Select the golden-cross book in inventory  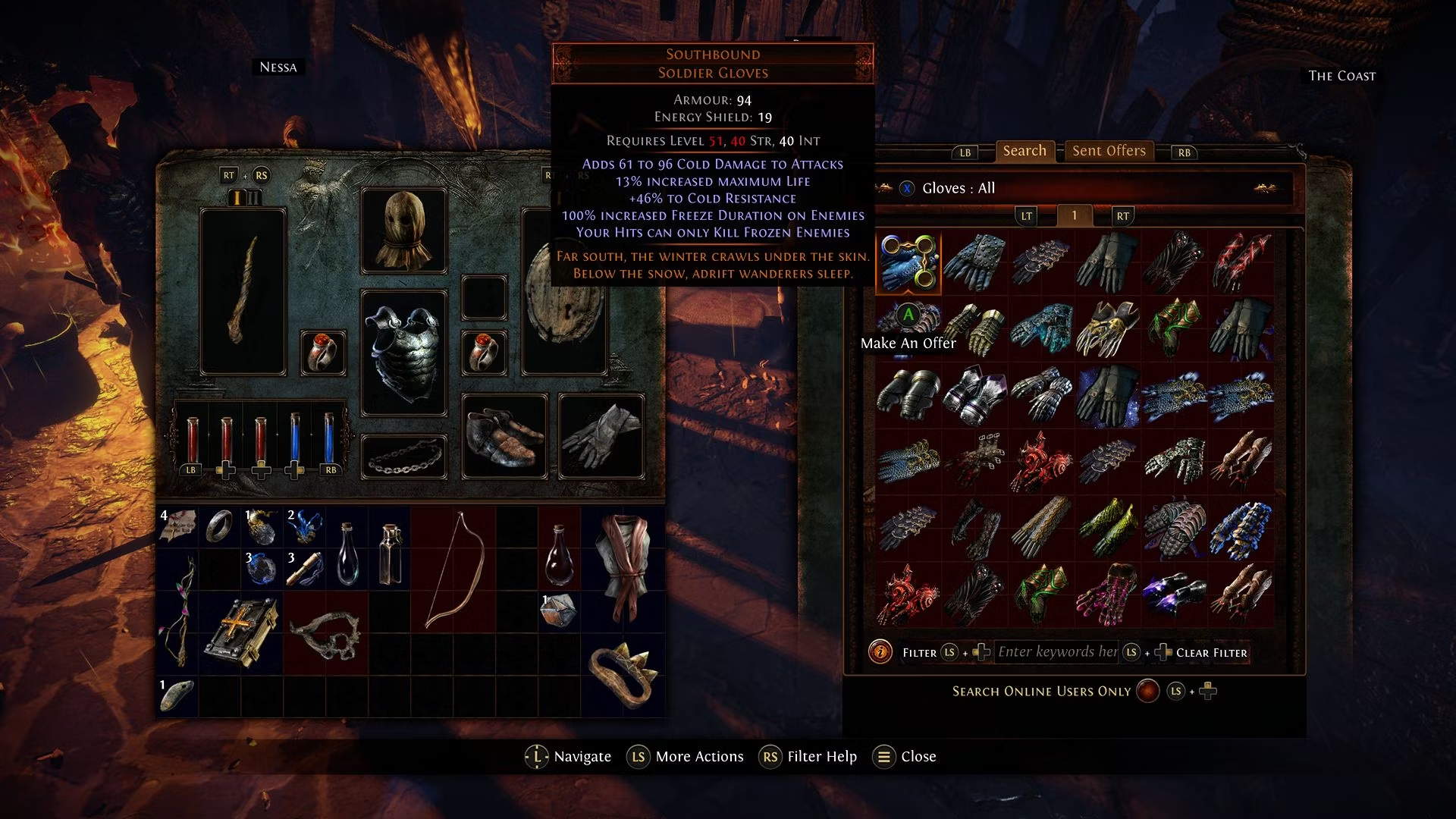click(x=241, y=632)
